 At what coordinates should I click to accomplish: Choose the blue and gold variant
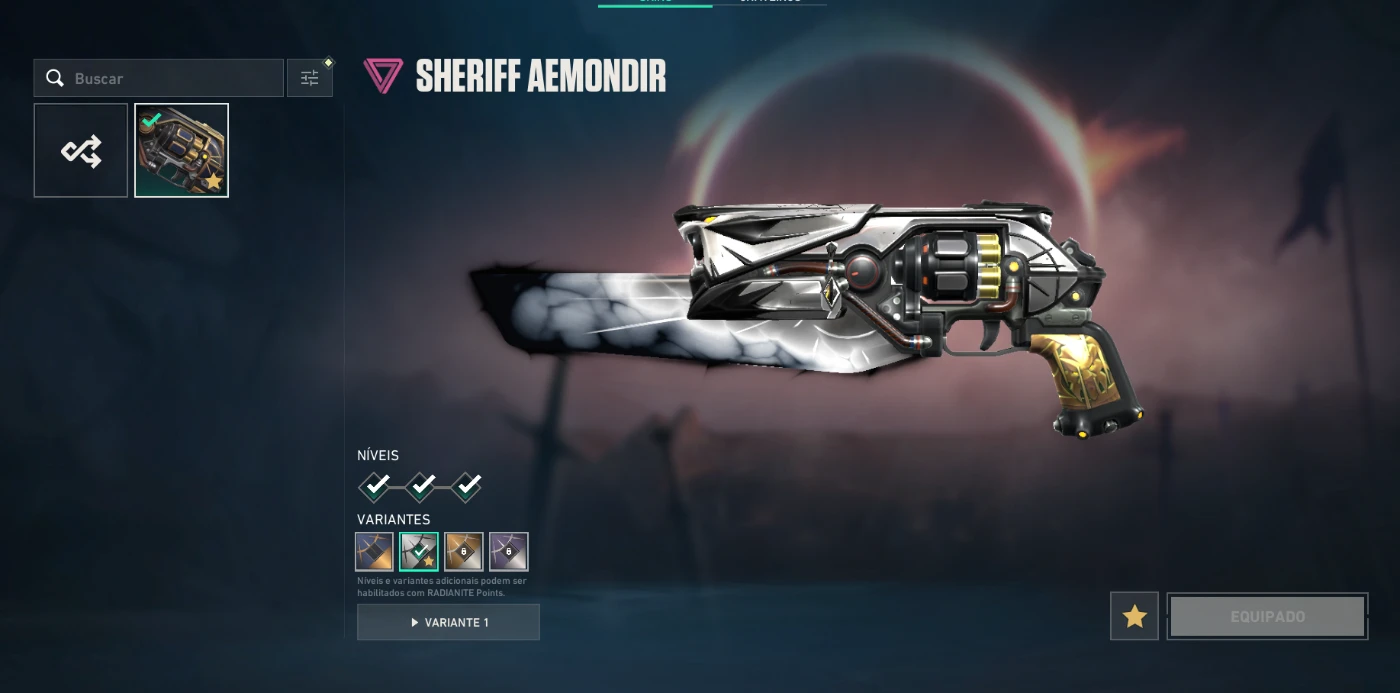click(374, 551)
